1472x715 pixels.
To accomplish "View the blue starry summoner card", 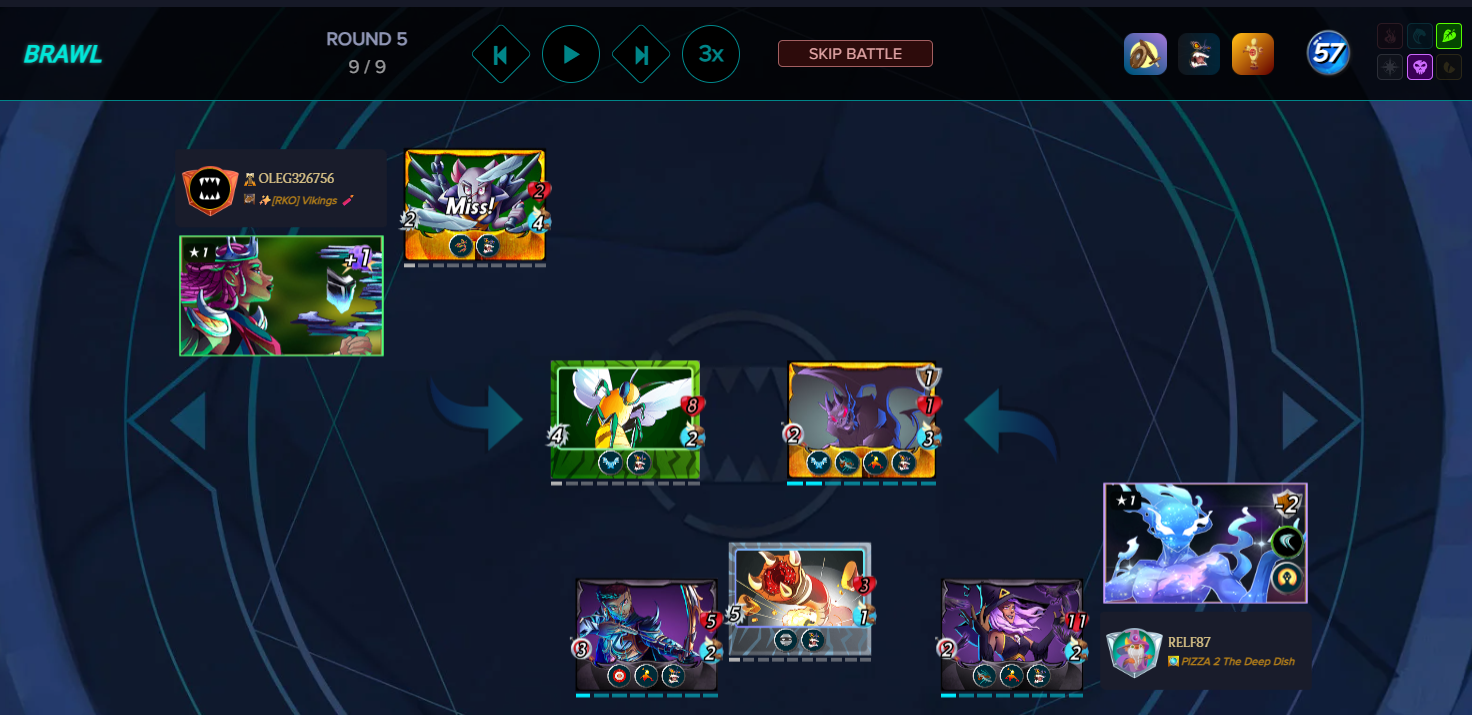I will click(x=1204, y=543).
